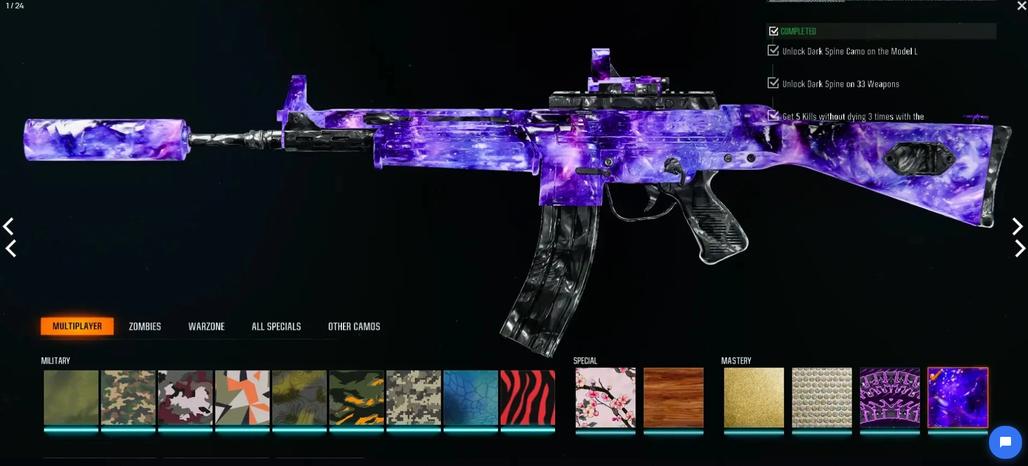Image resolution: width=1028 pixels, height=466 pixels.
Task: Equip the cherry blossom special camo
Action: (x=605, y=398)
